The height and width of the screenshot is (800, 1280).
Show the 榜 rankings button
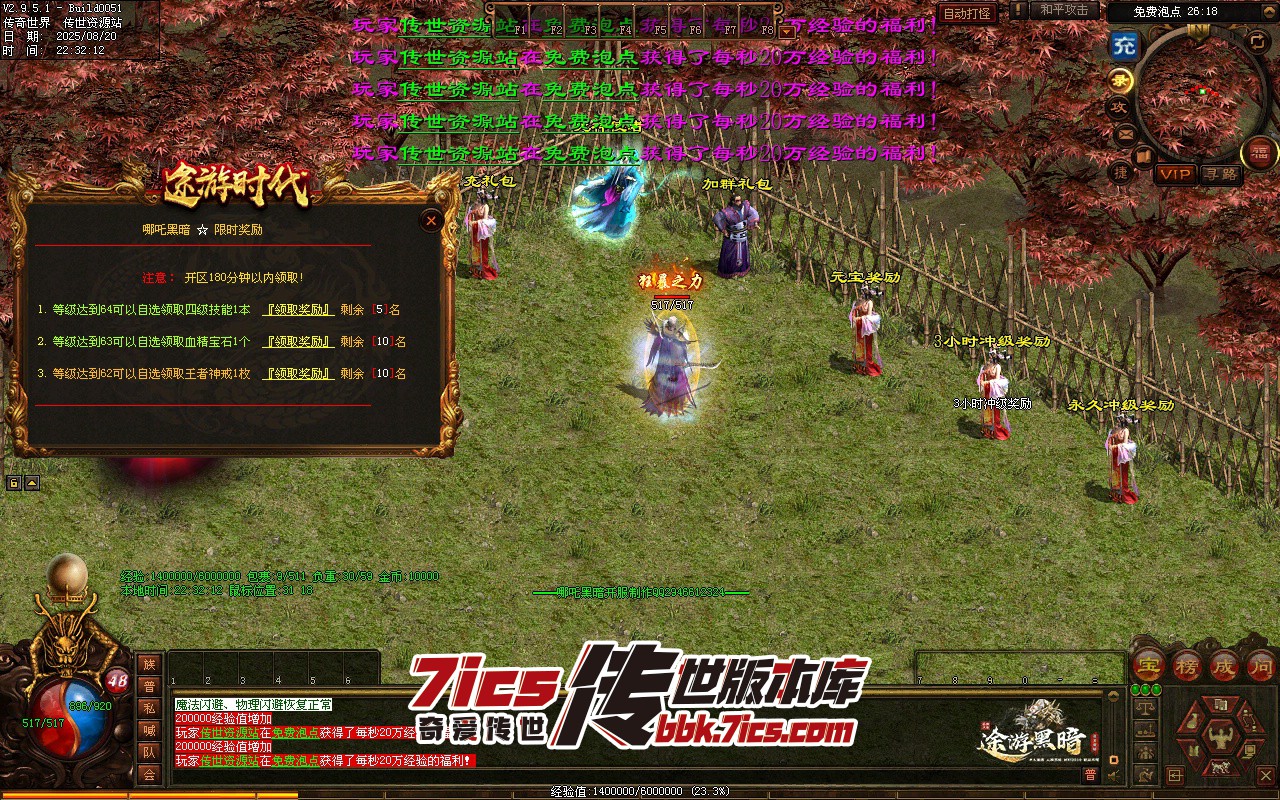pos(1187,665)
